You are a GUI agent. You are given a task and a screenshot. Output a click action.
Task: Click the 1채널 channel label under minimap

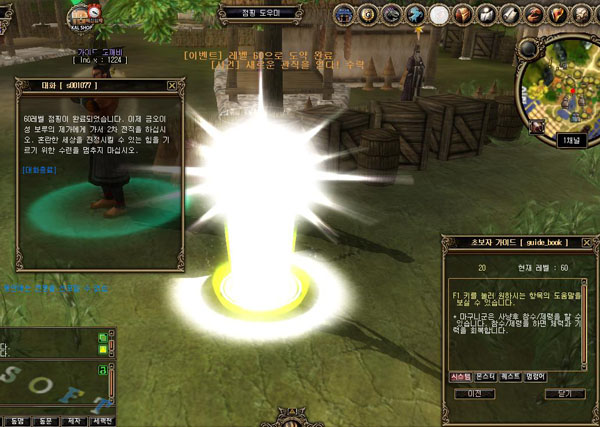point(568,141)
